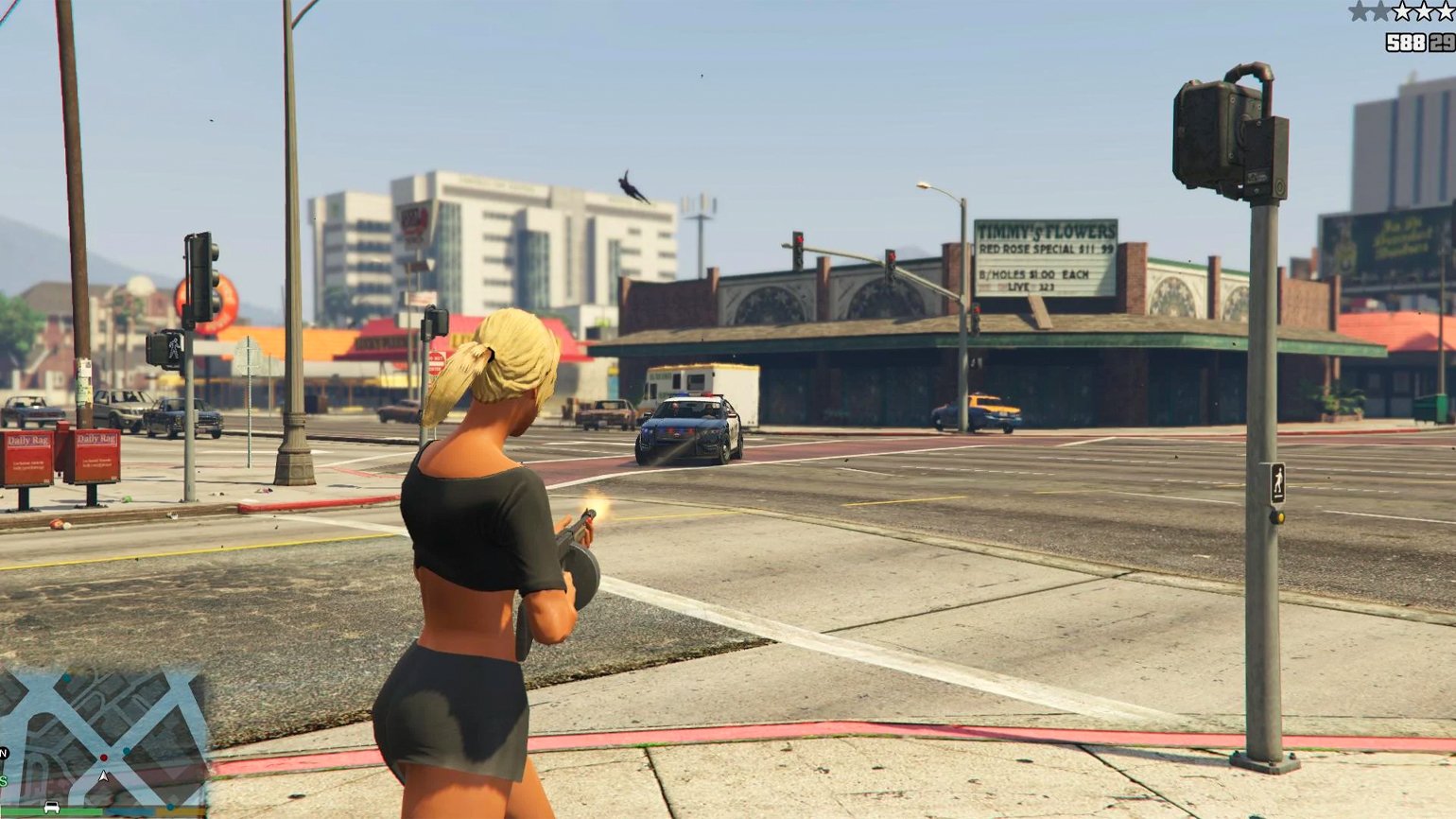Viewport: 1456px width, 819px height.
Task: Click the north "N" compass marker on the minimap
Action: (x=4, y=753)
